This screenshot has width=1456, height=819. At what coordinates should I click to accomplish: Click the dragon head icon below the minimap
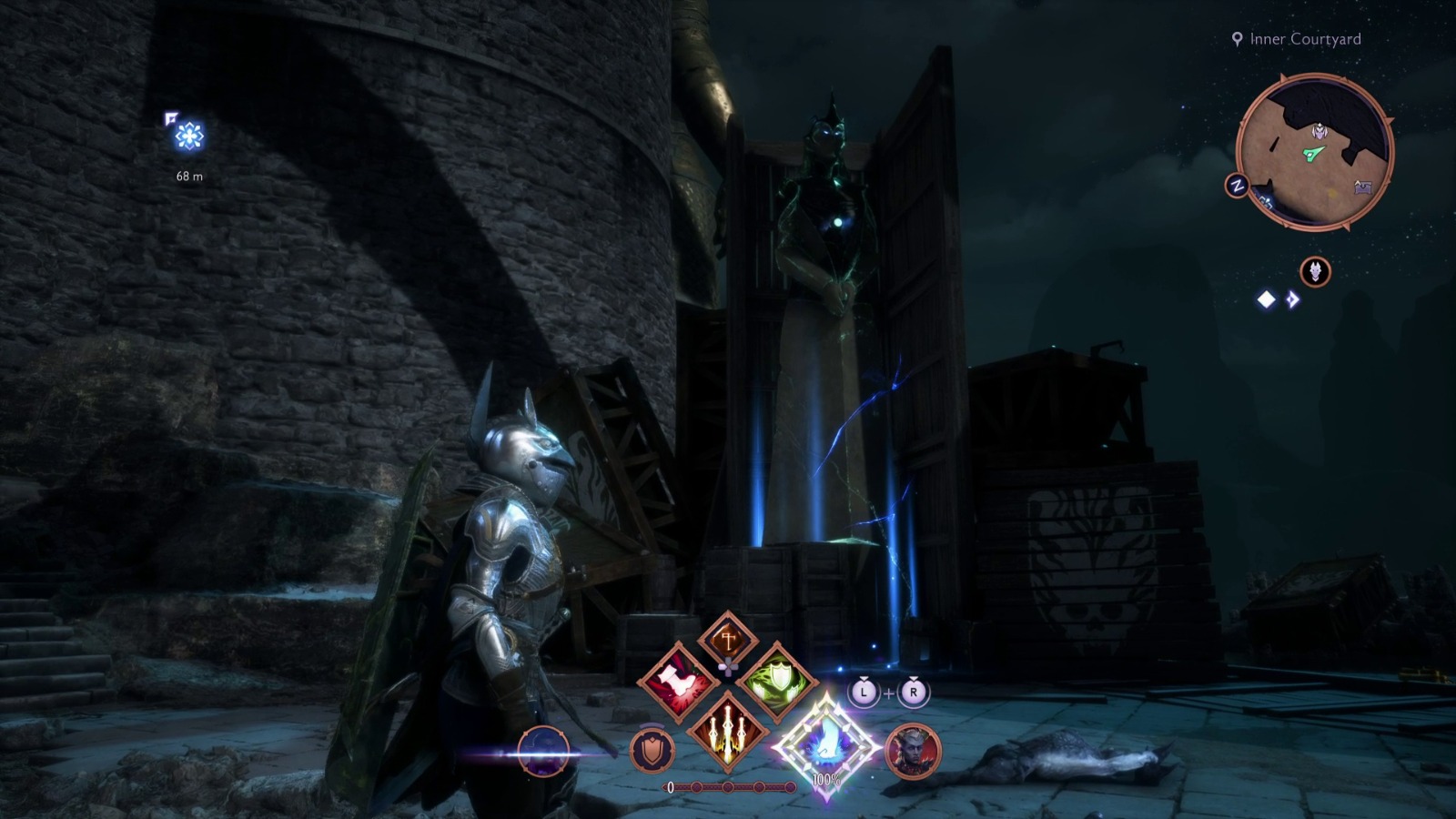pyautogui.click(x=1315, y=270)
